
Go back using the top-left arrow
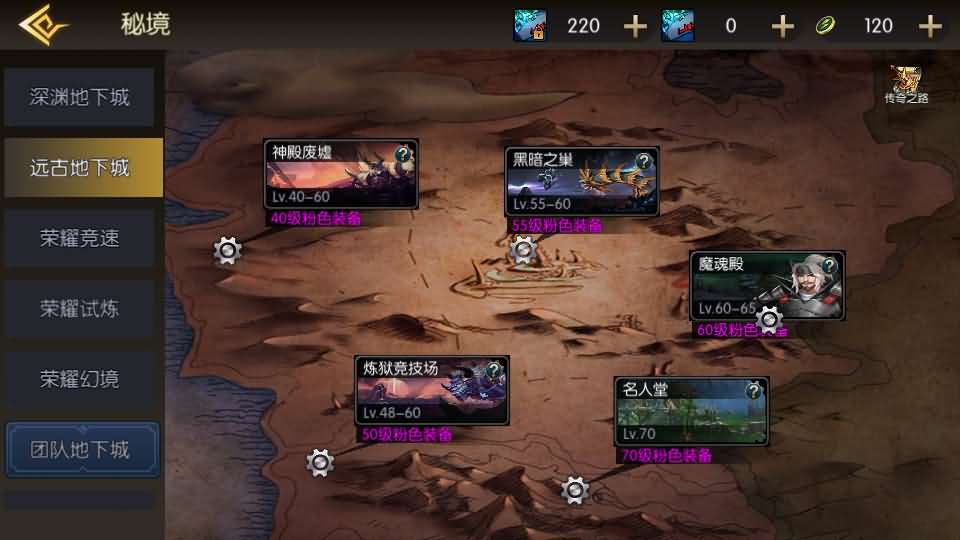[42, 25]
